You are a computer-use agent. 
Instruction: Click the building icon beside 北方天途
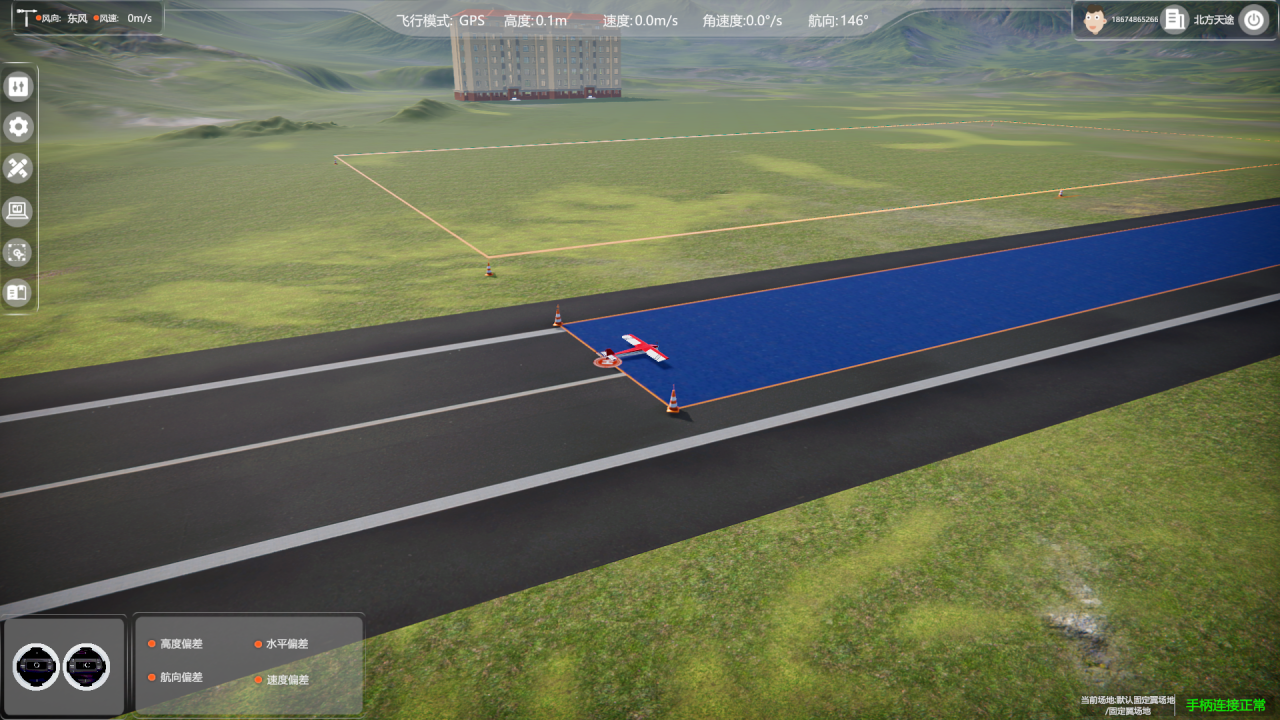click(x=1174, y=19)
